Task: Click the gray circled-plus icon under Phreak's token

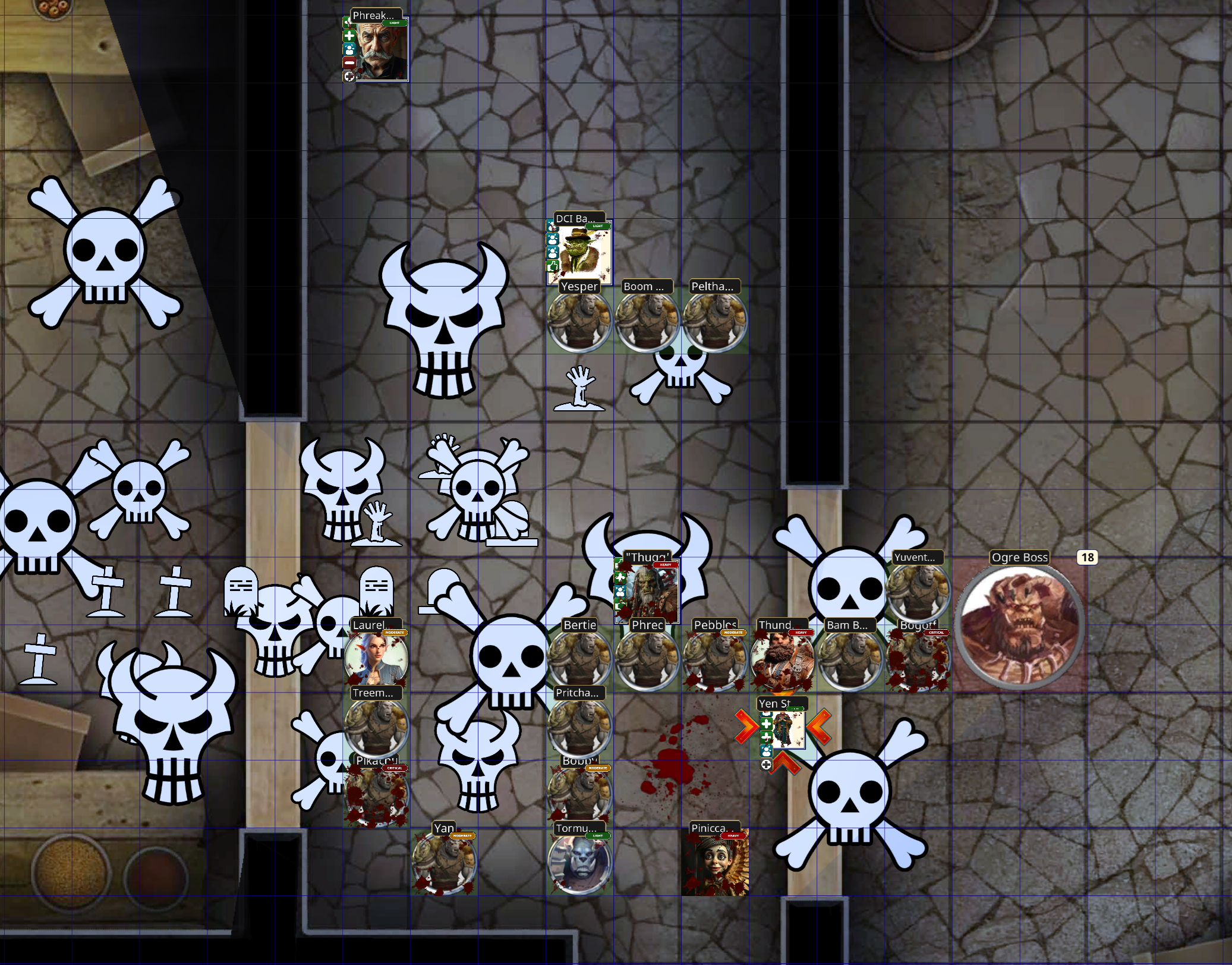Action: [x=349, y=77]
